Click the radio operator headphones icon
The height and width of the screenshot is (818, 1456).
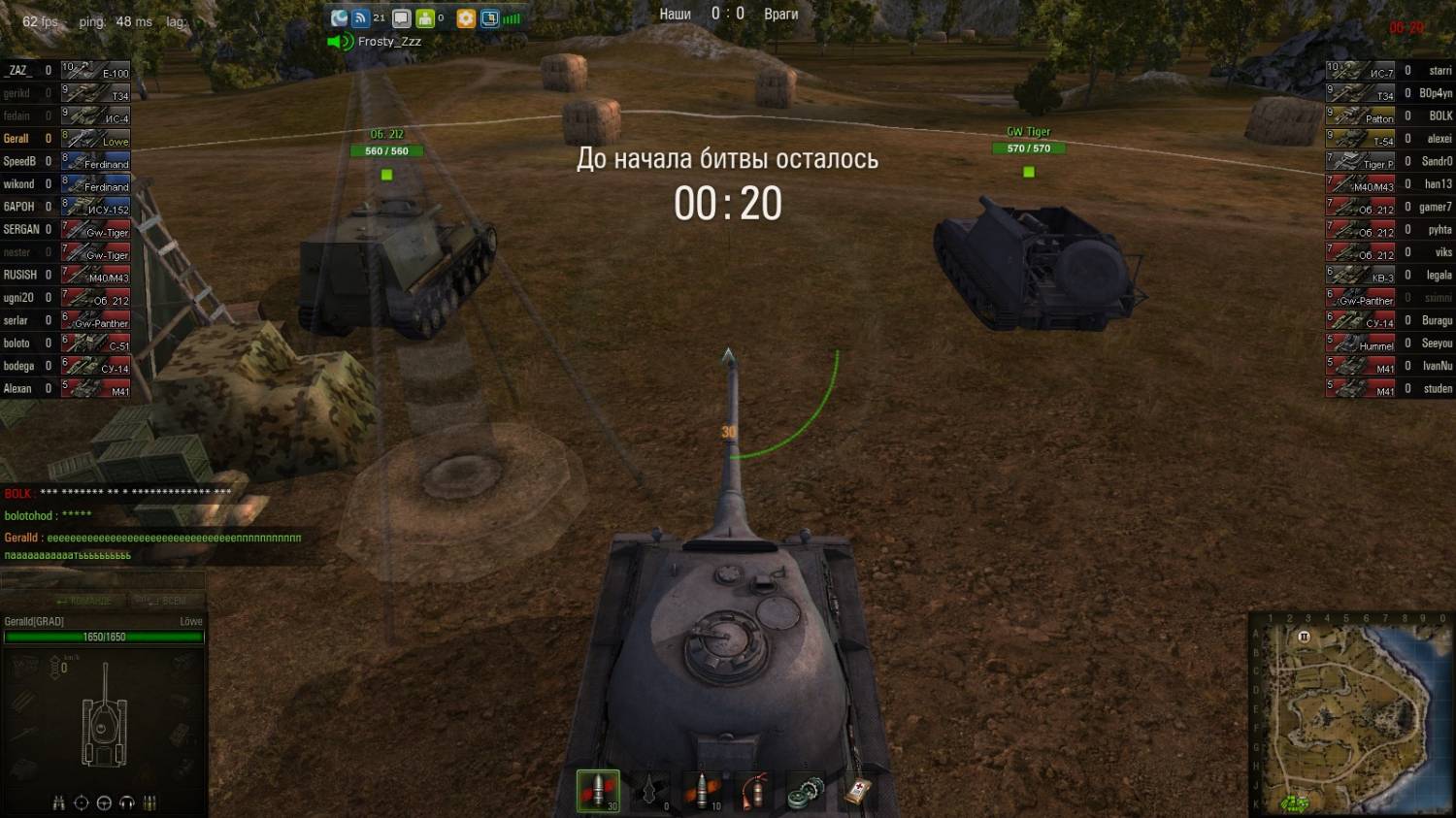tap(126, 802)
